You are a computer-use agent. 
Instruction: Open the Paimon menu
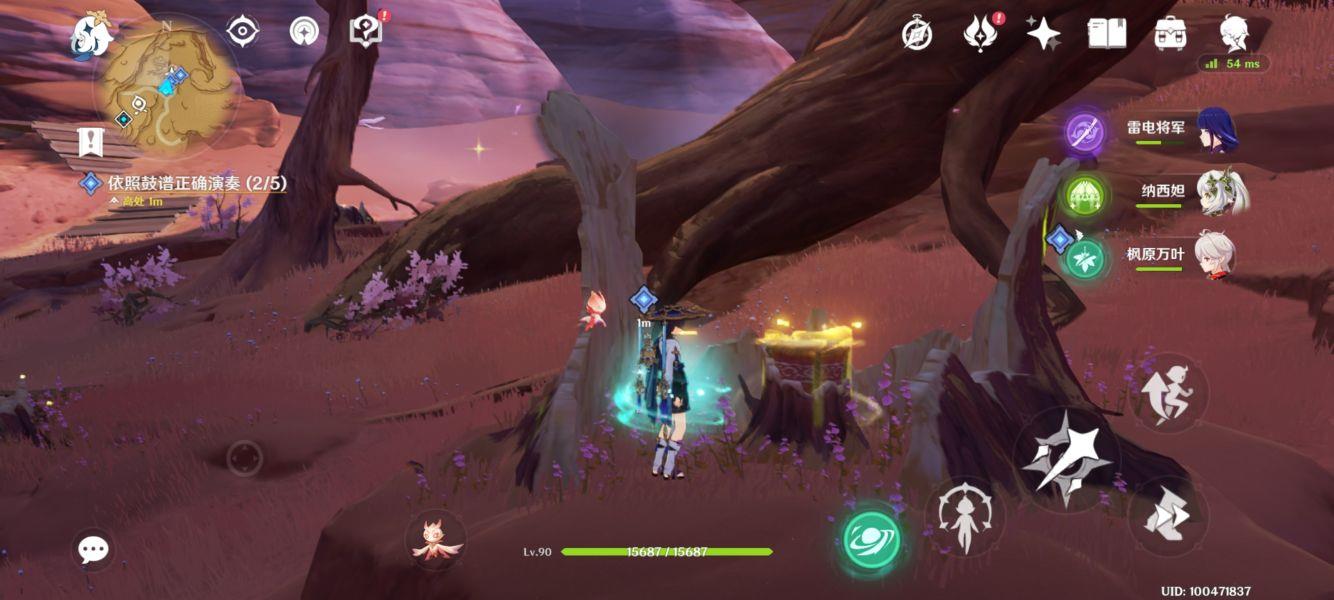(93, 37)
